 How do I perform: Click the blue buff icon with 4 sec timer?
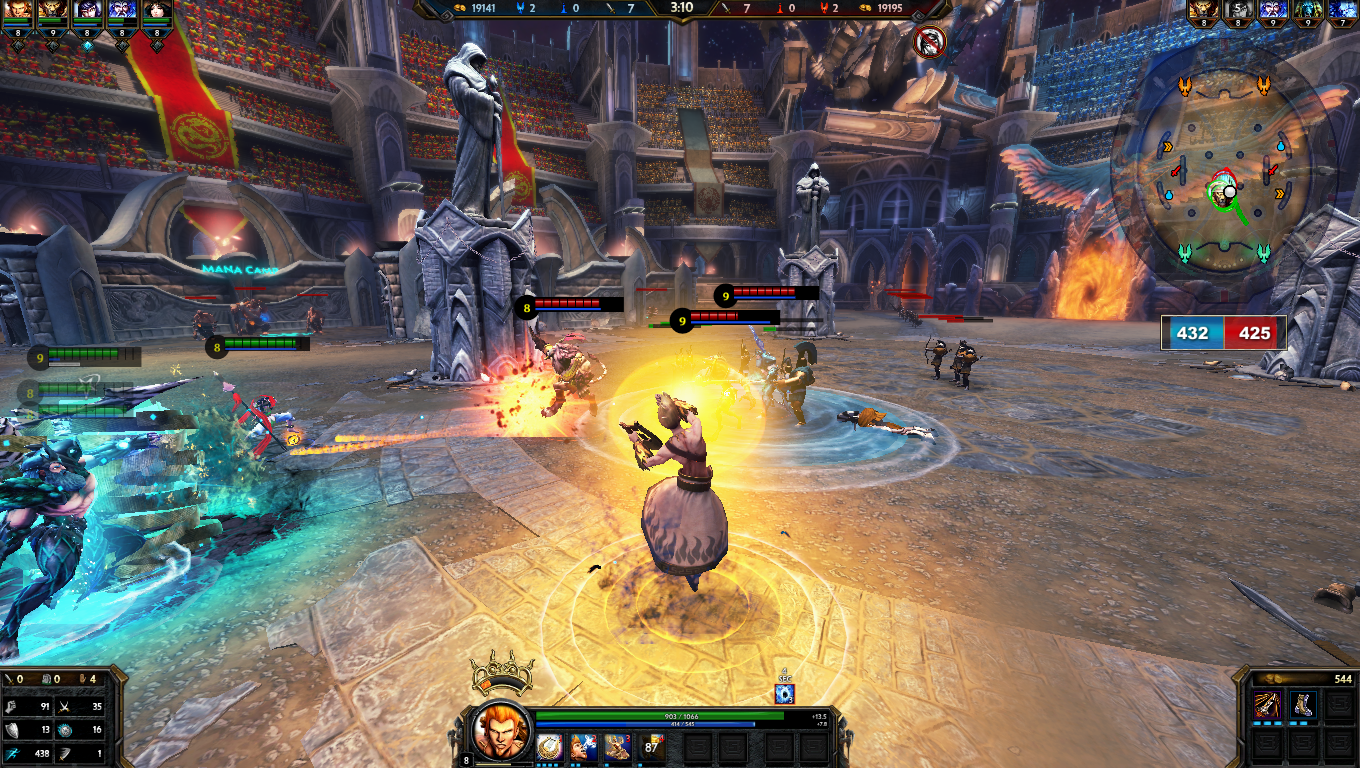coord(784,693)
